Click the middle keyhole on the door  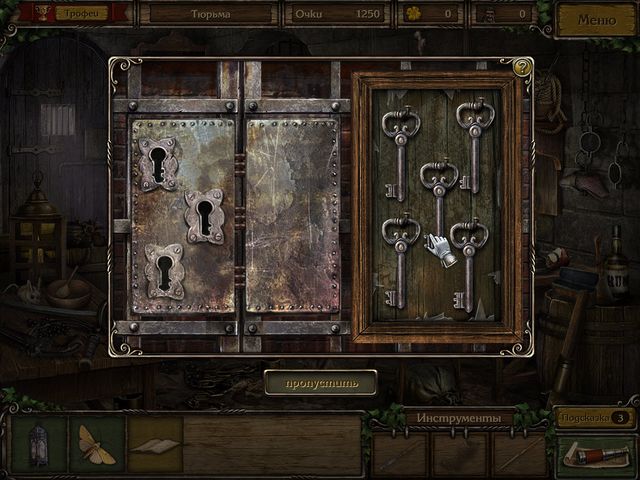point(204,217)
